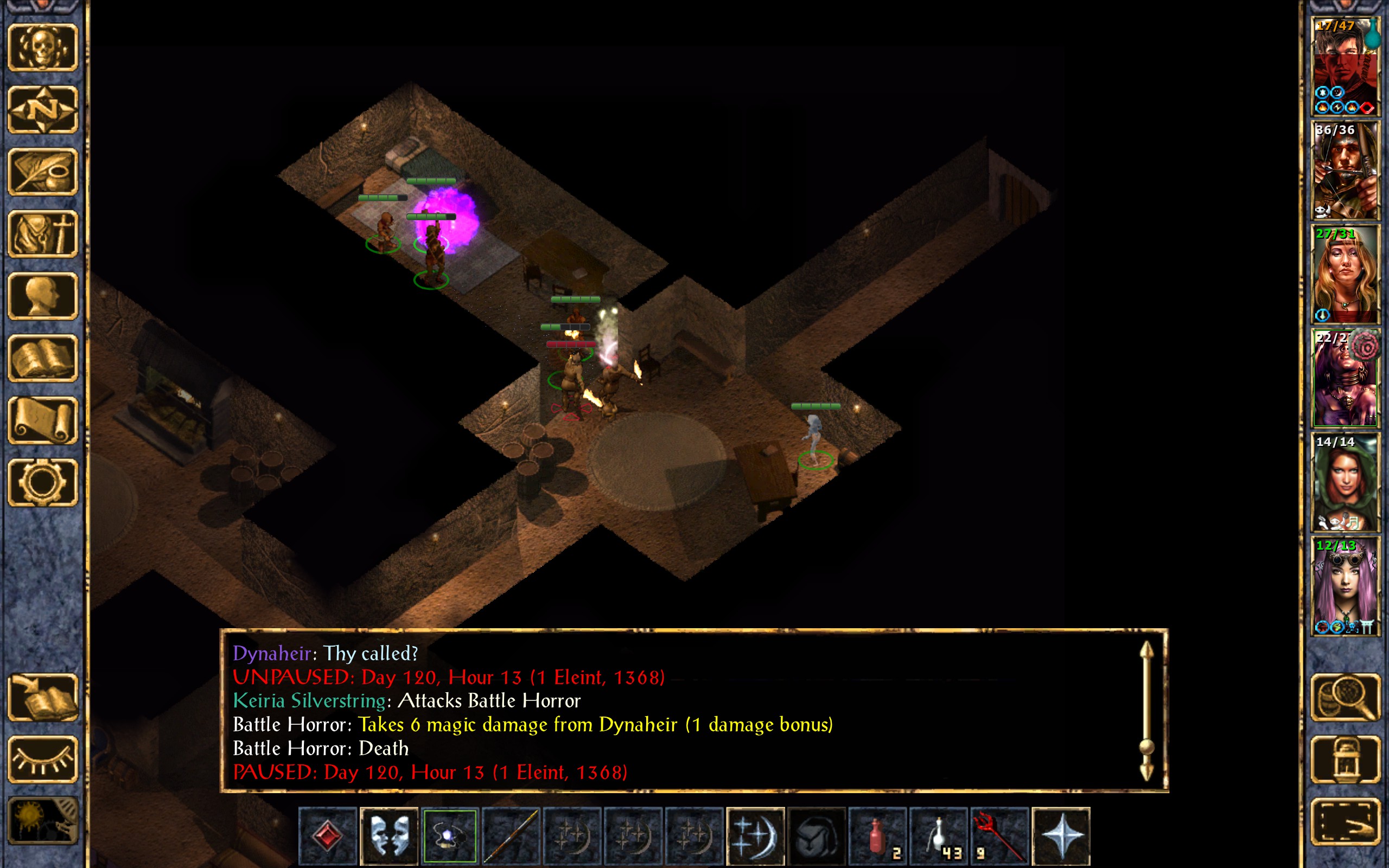This screenshot has height=868, width=1389.
Task: Click the lantern rest button
Action: 1345,759
